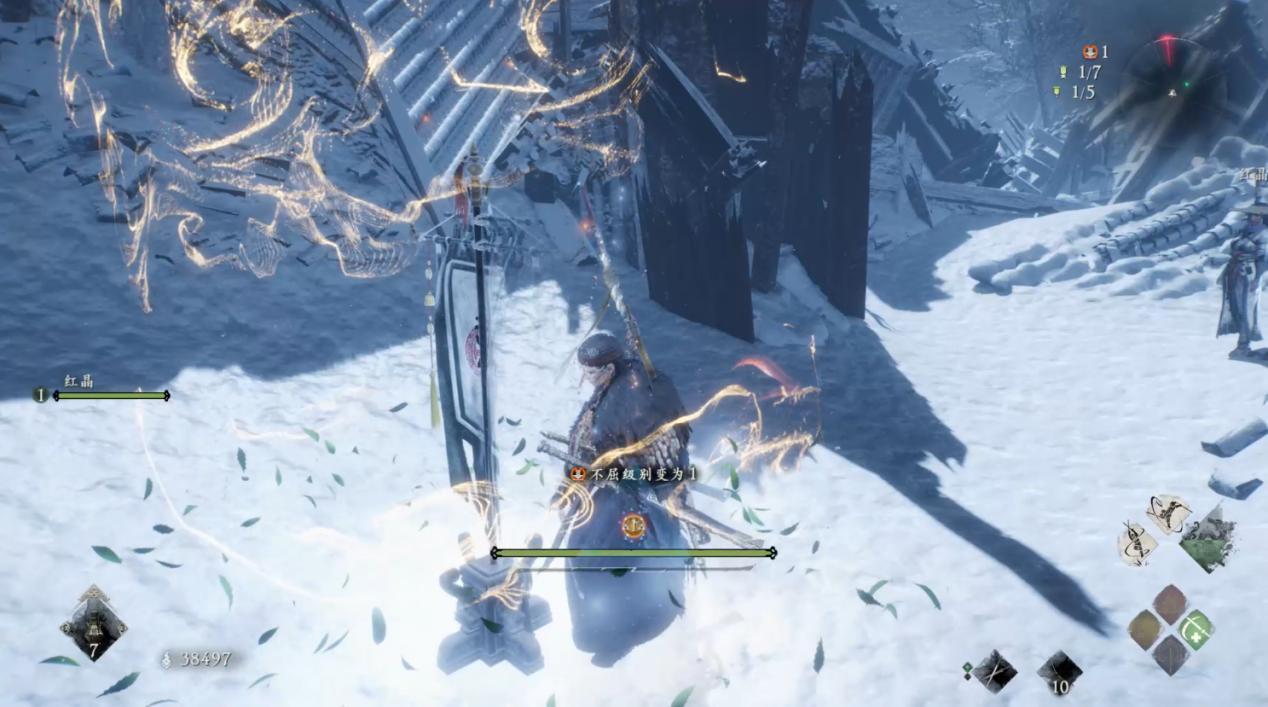Click the tall battle flag counter icon
Screen dimensions: 1268x707
(x=1064, y=72)
